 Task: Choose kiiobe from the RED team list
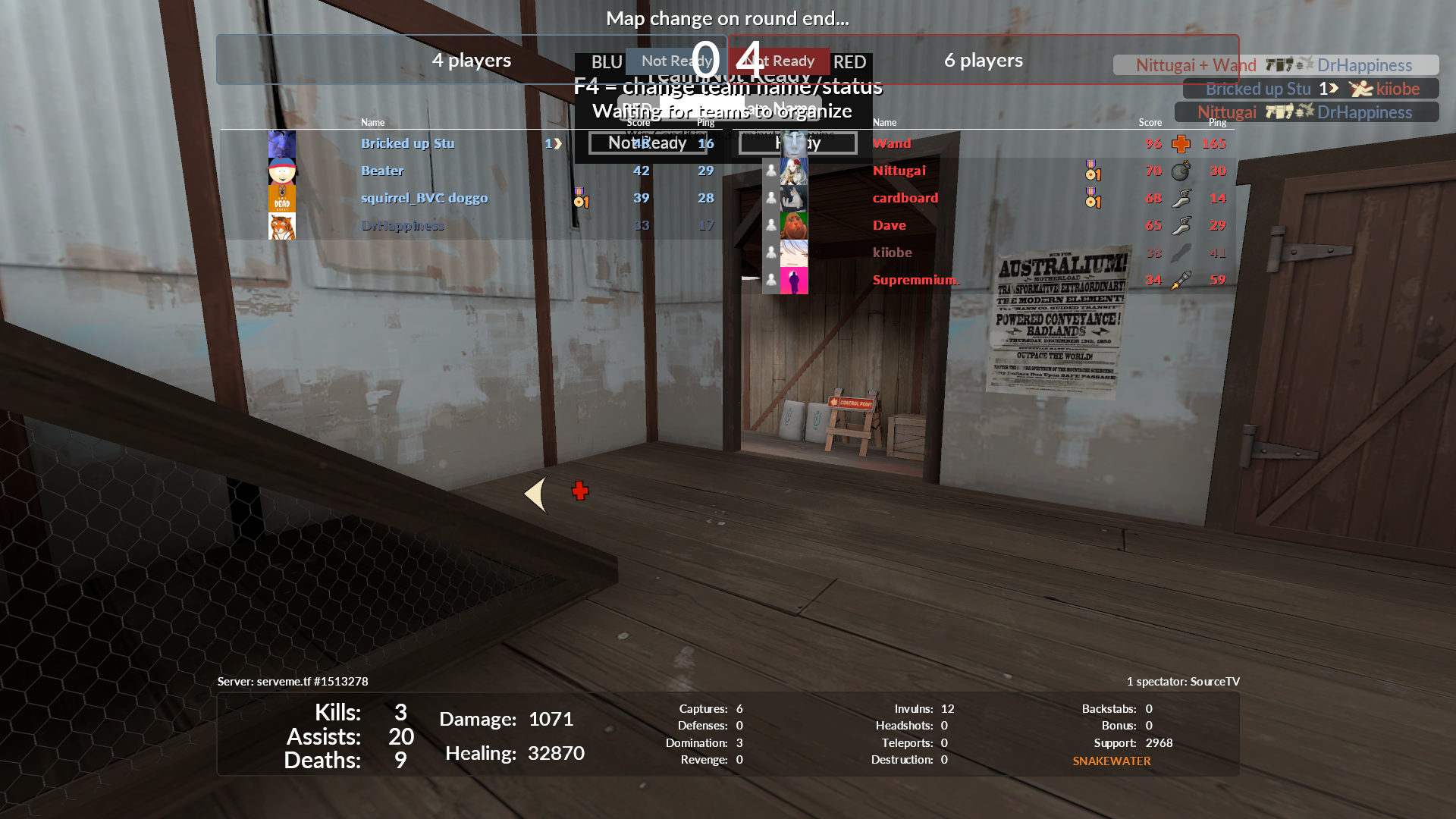893,253
